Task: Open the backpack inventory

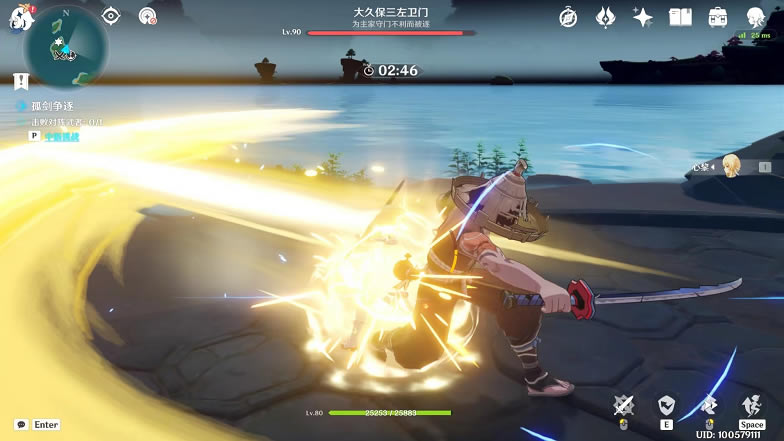Action: (x=717, y=17)
